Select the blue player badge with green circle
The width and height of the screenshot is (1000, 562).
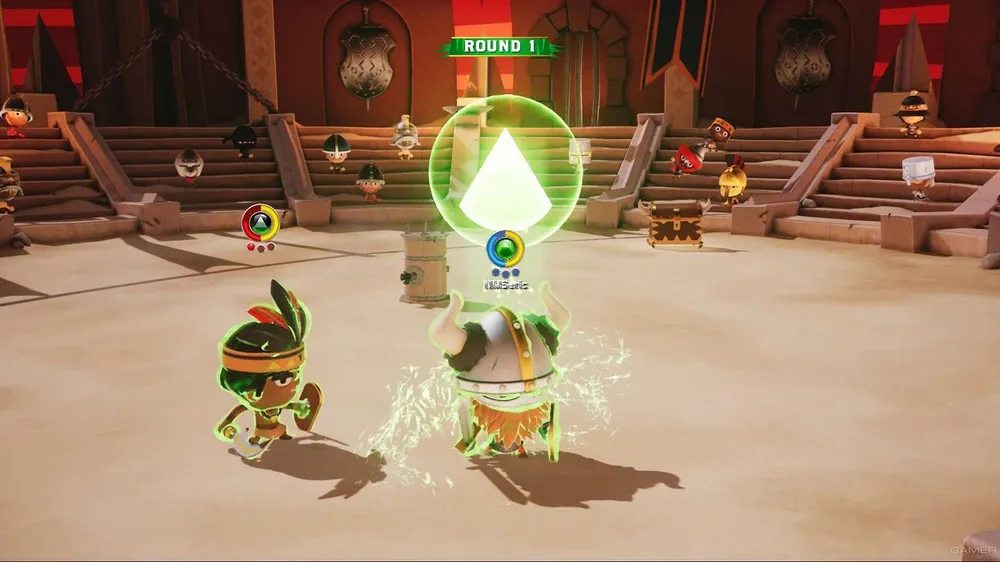pyautogui.click(x=504, y=247)
